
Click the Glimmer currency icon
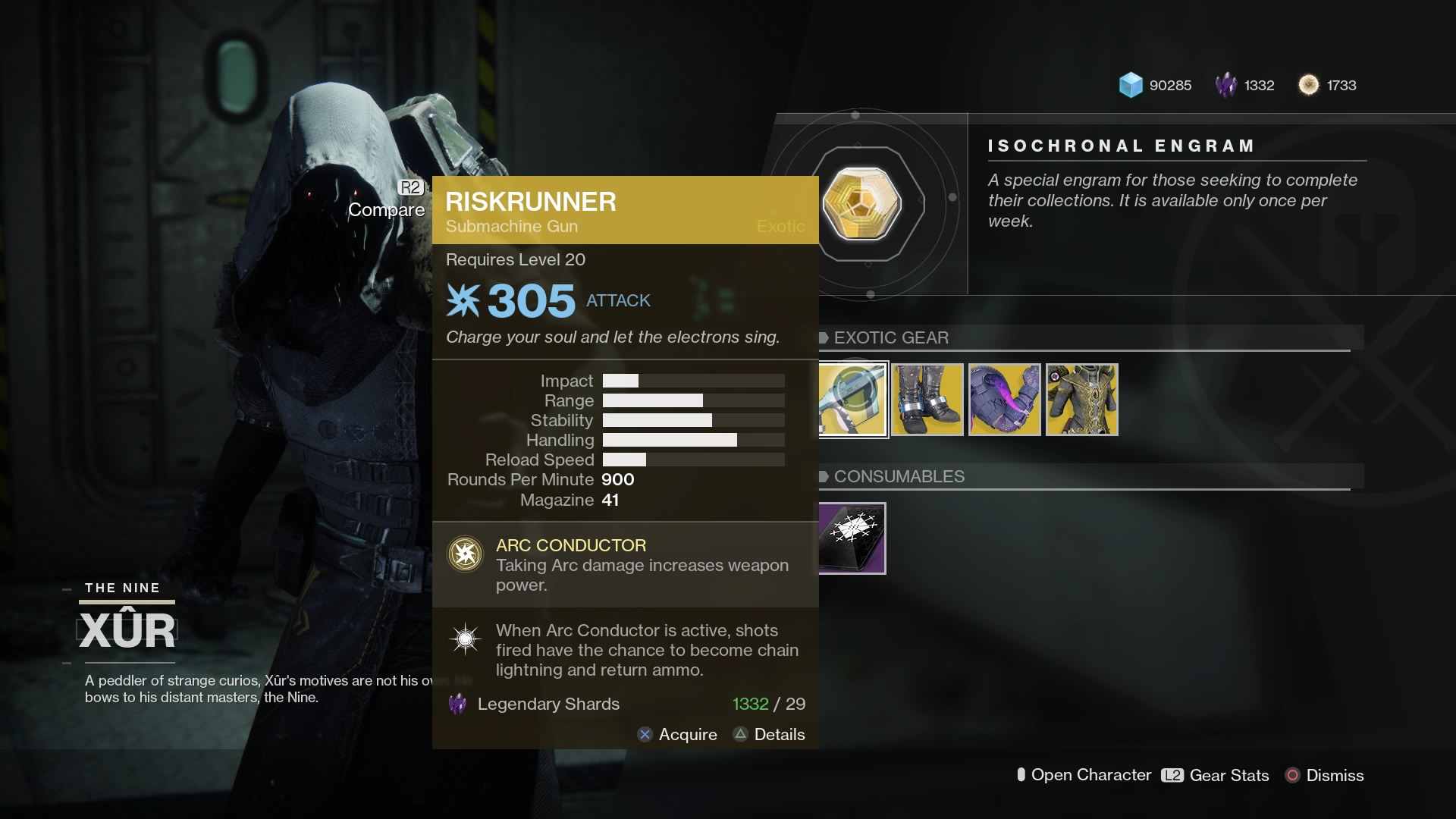pyautogui.click(x=1131, y=85)
